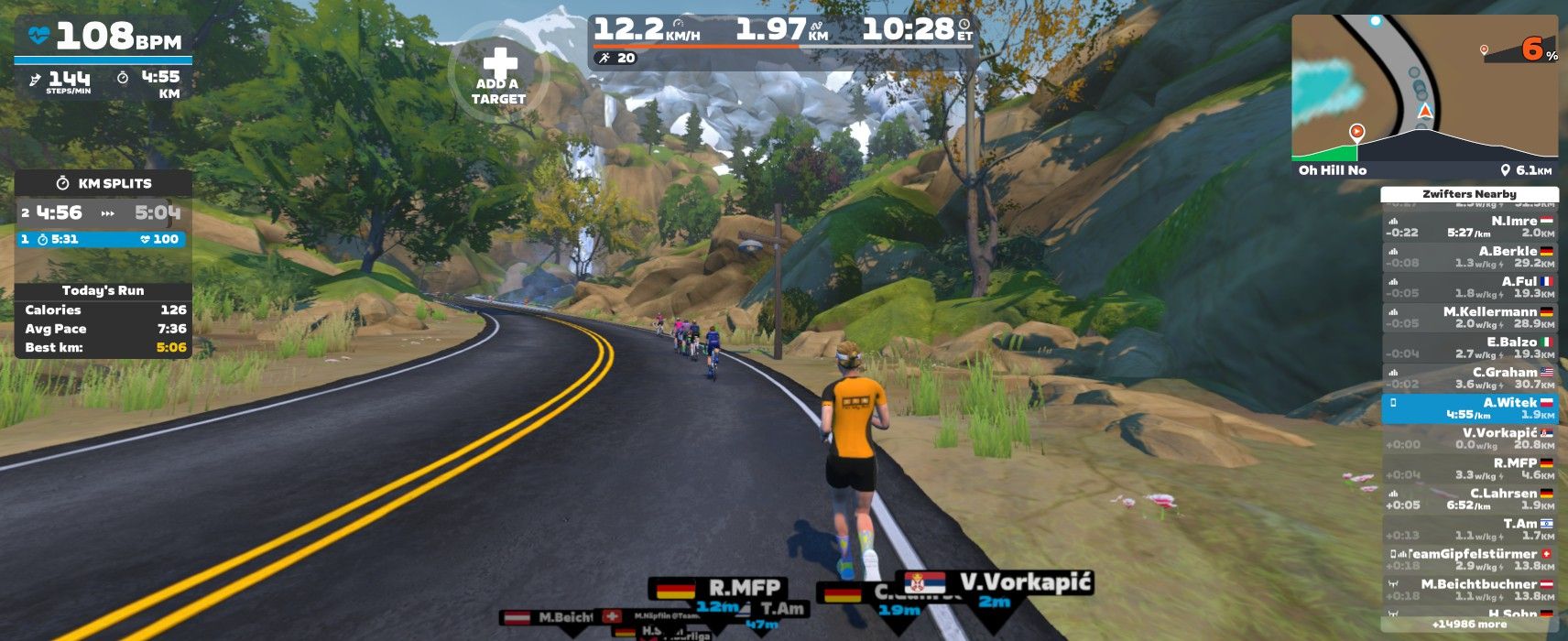This screenshot has width=1568, height=641.
Task: Show the +14986 more Zwifters
Action: coord(1469,624)
